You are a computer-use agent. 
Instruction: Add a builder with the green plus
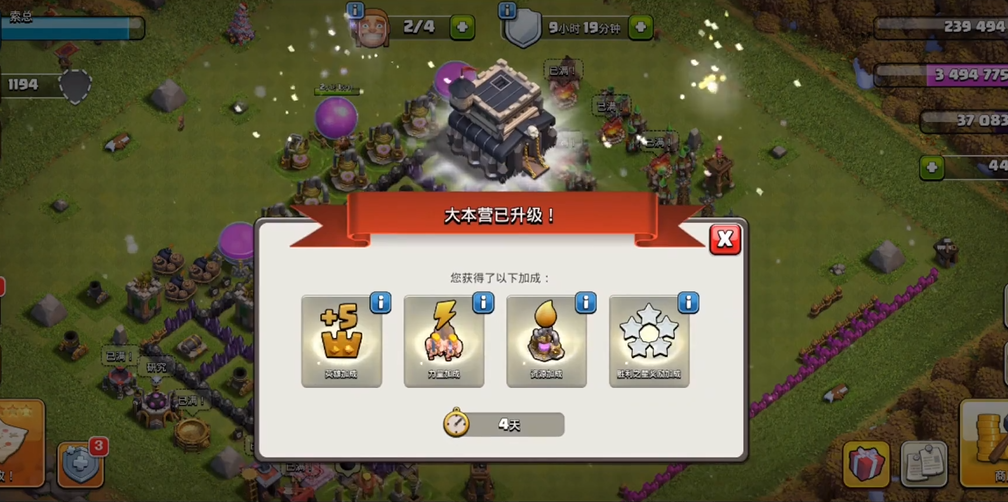pyautogui.click(x=462, y=27)
